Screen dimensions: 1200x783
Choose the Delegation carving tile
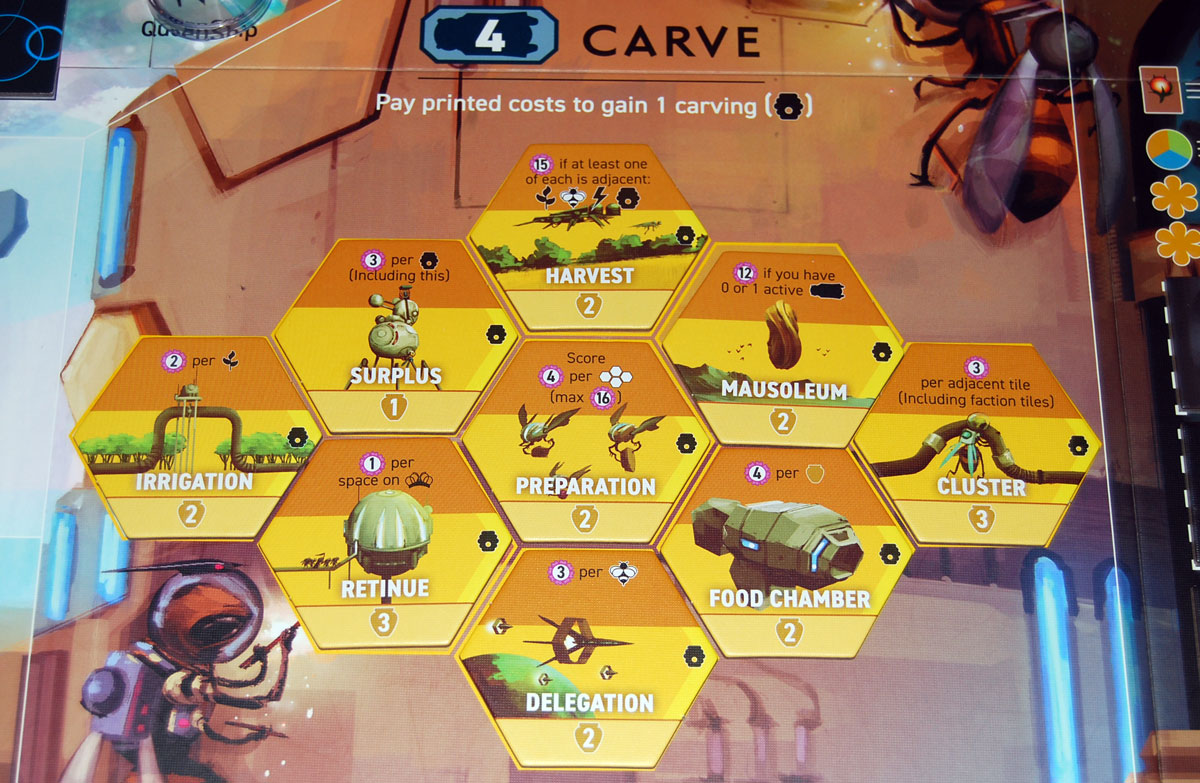tap(588, 660)
